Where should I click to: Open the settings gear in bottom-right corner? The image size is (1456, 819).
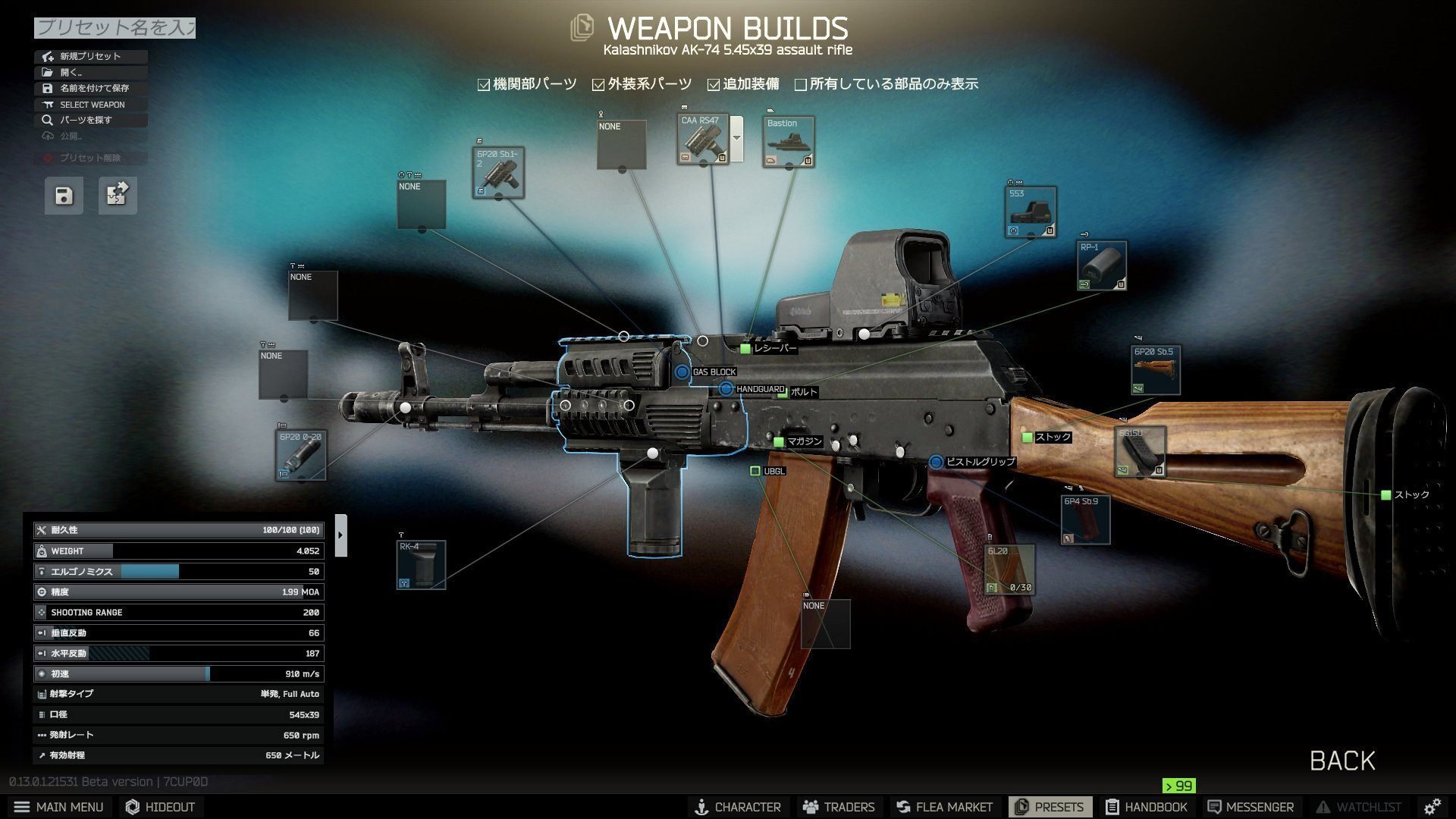[1432, 807]
